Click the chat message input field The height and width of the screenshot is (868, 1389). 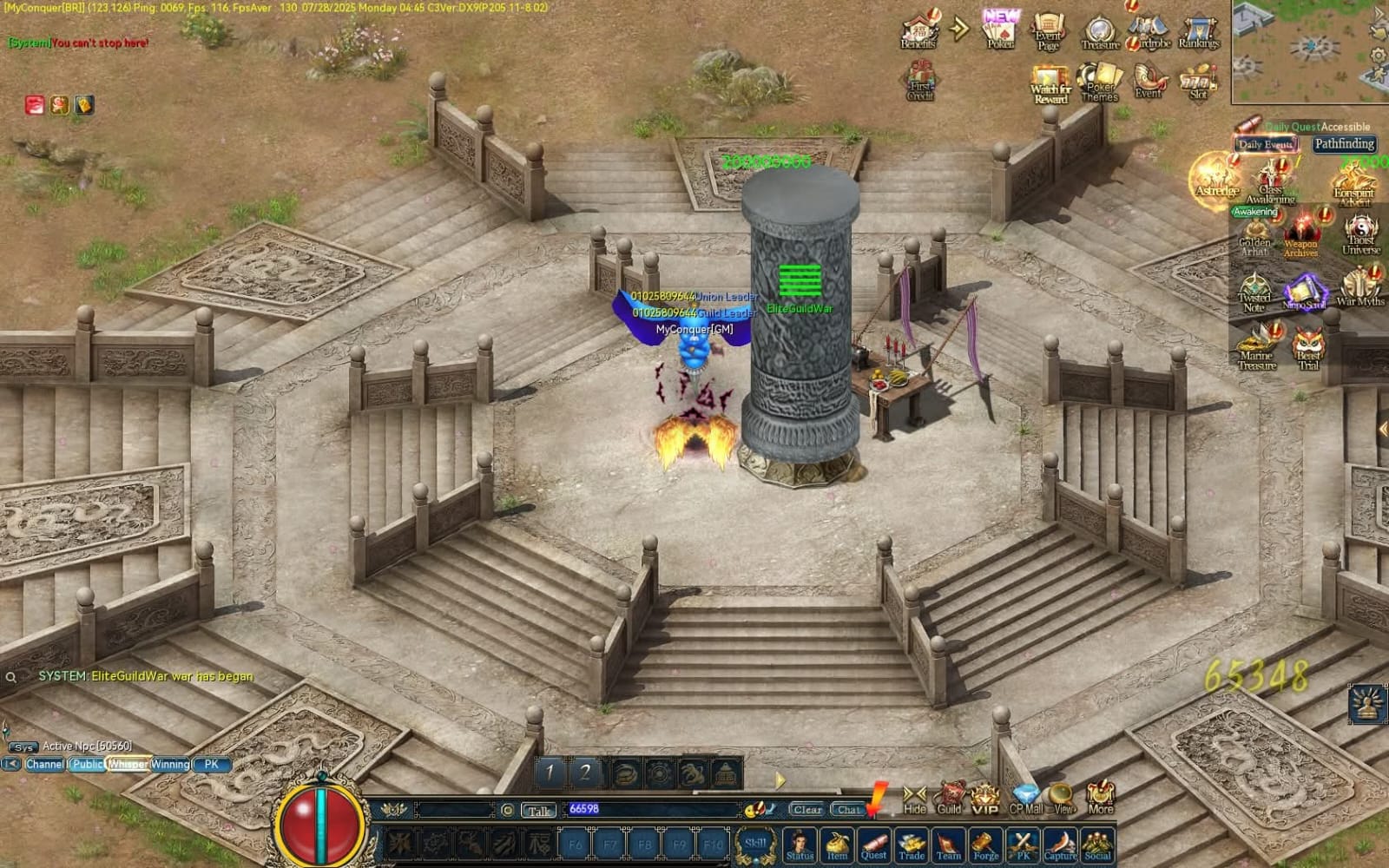[651, 809]
